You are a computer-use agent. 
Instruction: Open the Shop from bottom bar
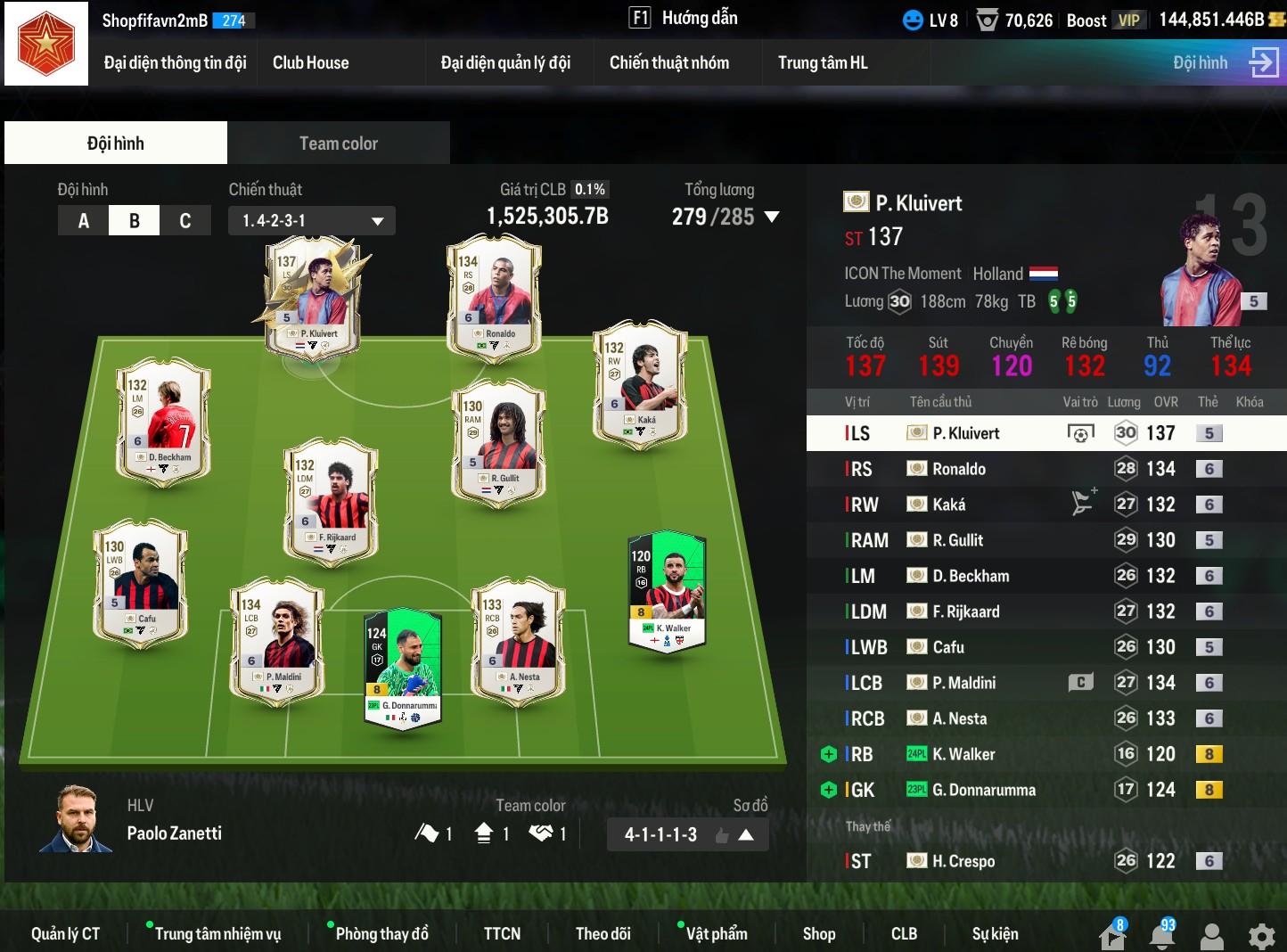818,933
